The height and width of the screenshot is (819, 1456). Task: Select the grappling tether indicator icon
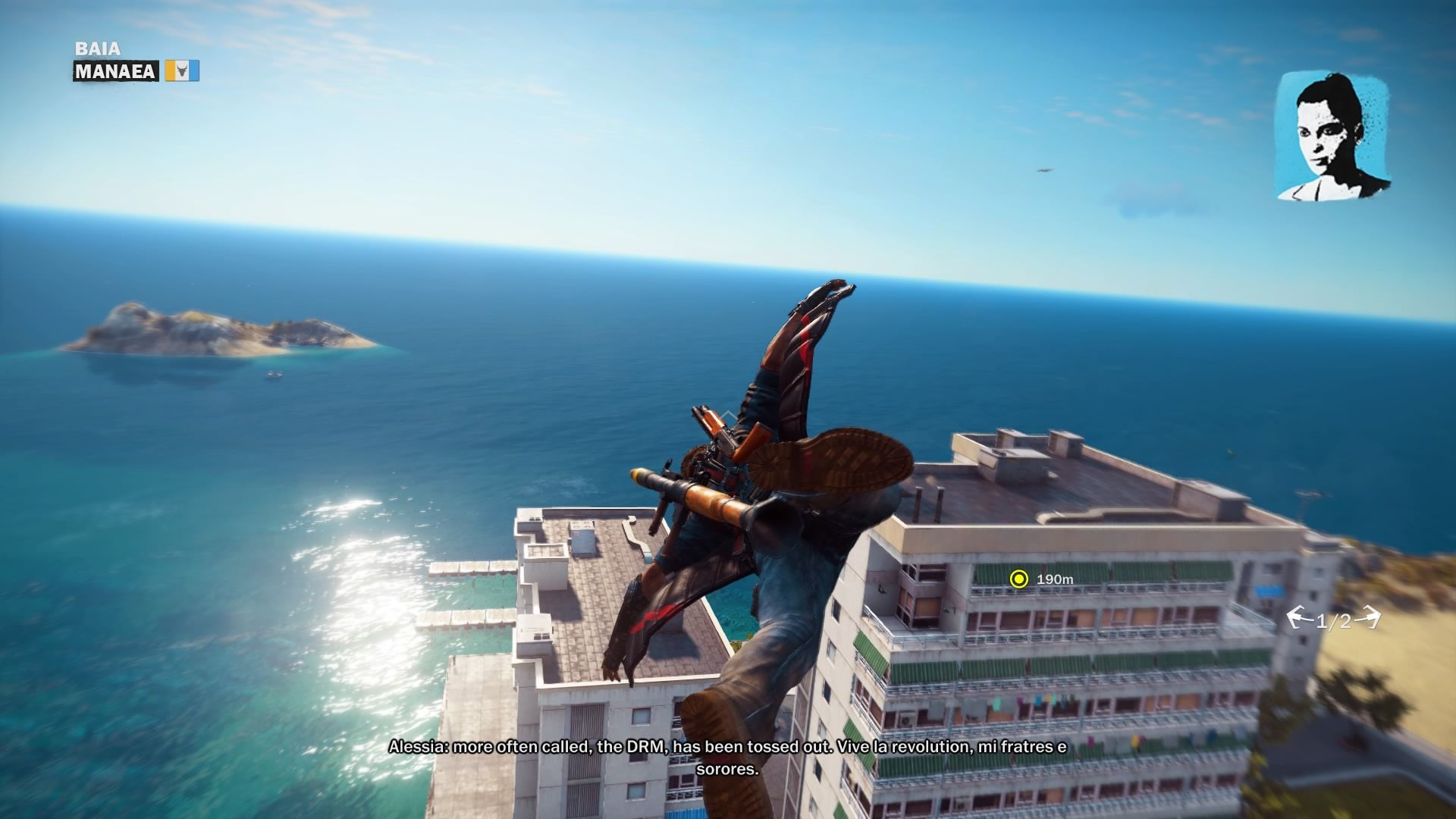pyautogui.click(x=1333, y=620)
